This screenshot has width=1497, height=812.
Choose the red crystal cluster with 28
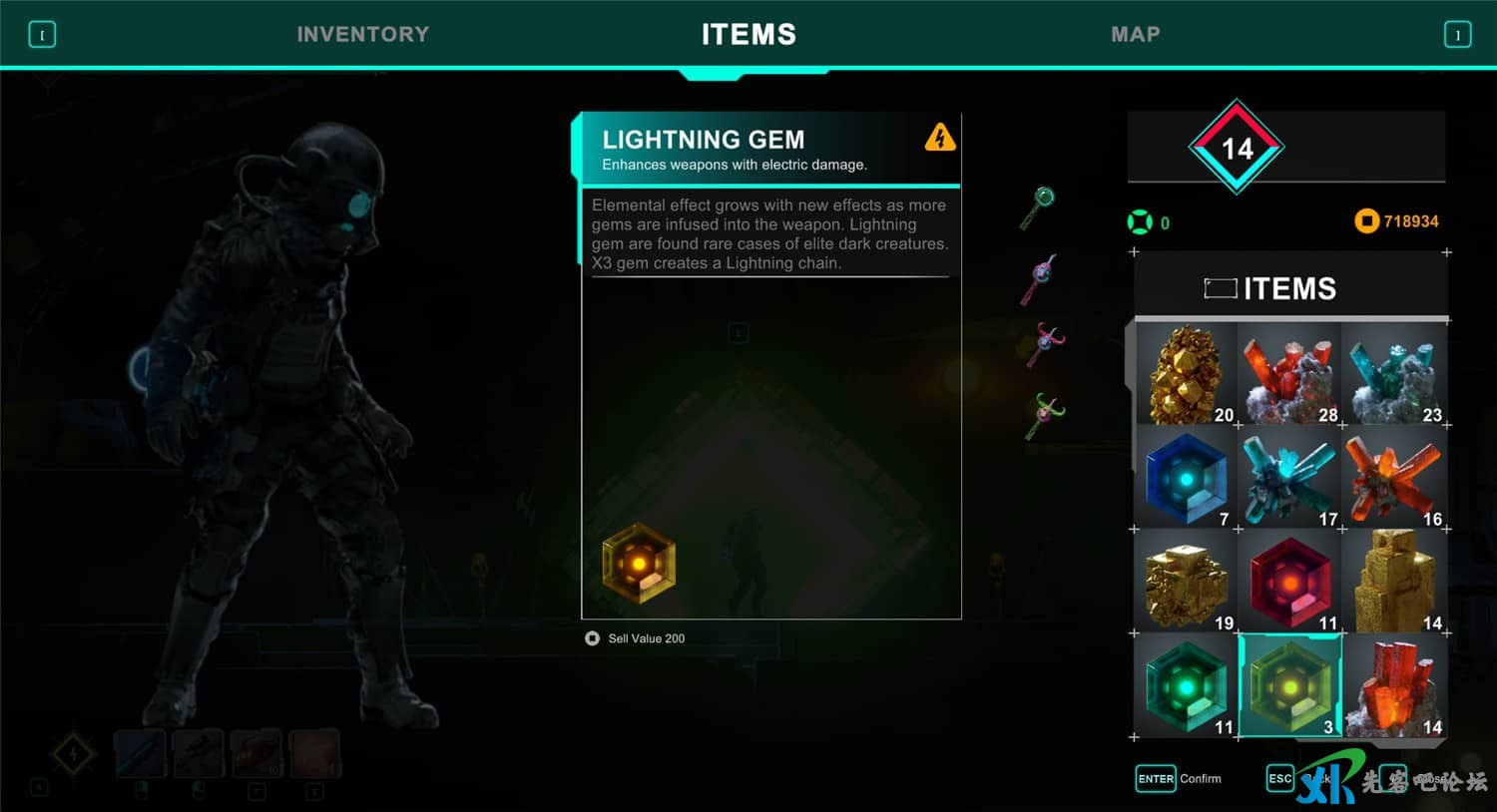click(1290, 375)
